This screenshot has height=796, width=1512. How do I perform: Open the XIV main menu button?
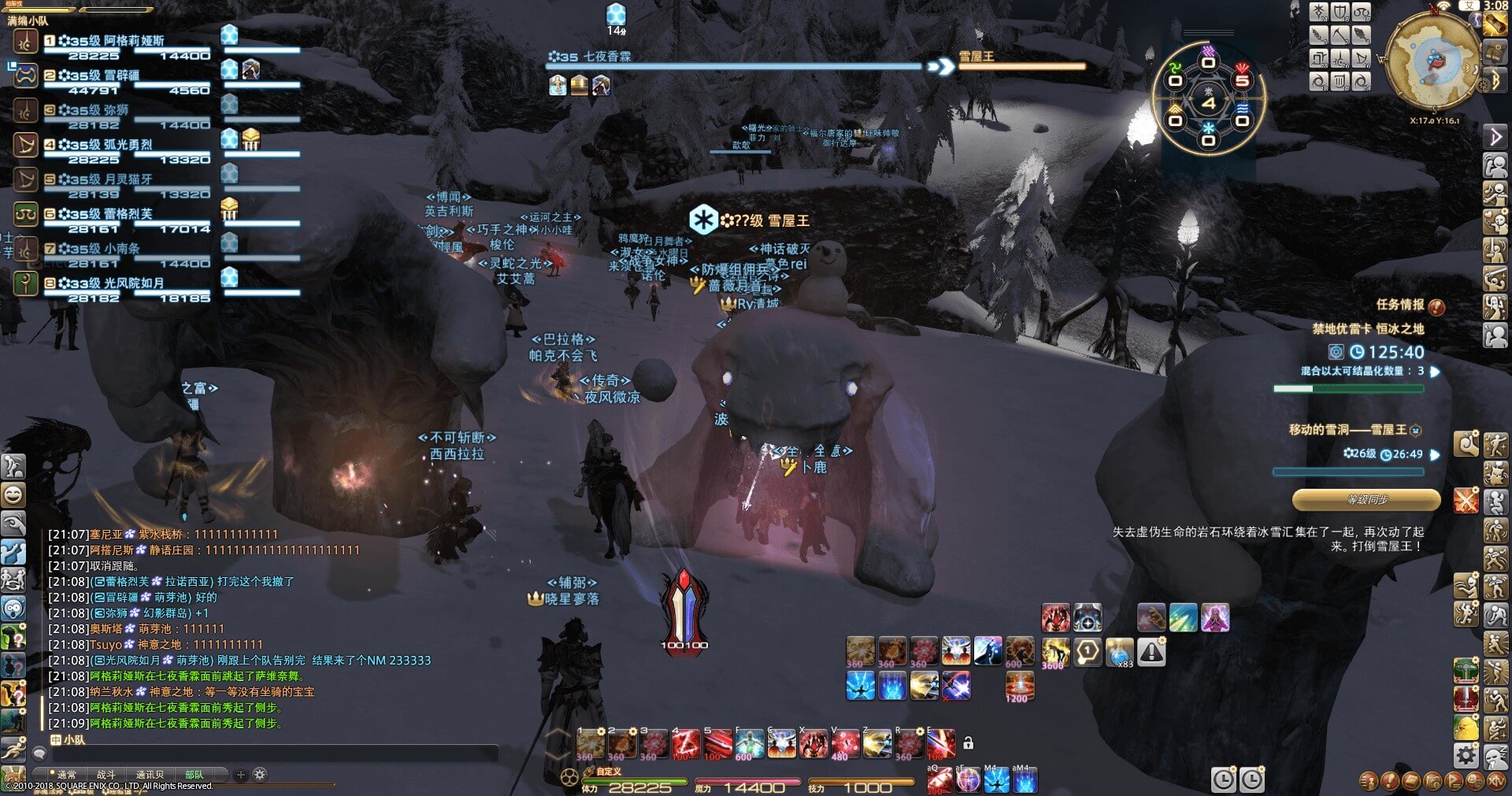pos(1495,781)
